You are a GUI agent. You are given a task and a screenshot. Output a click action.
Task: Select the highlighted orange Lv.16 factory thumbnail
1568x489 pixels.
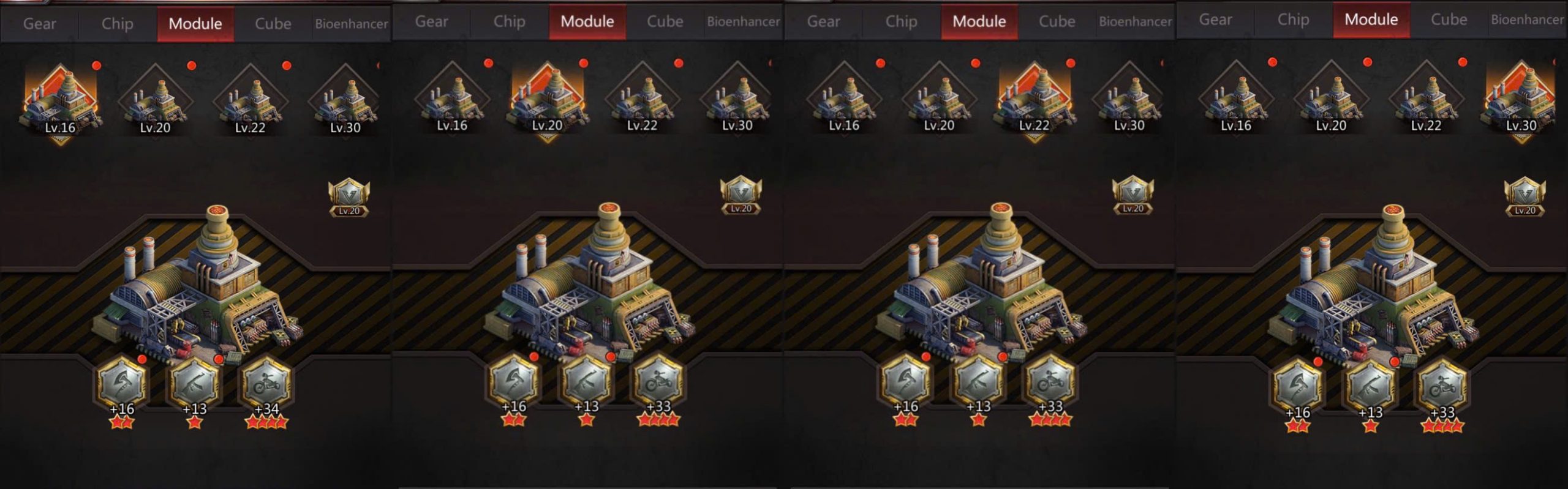(60, 101)
